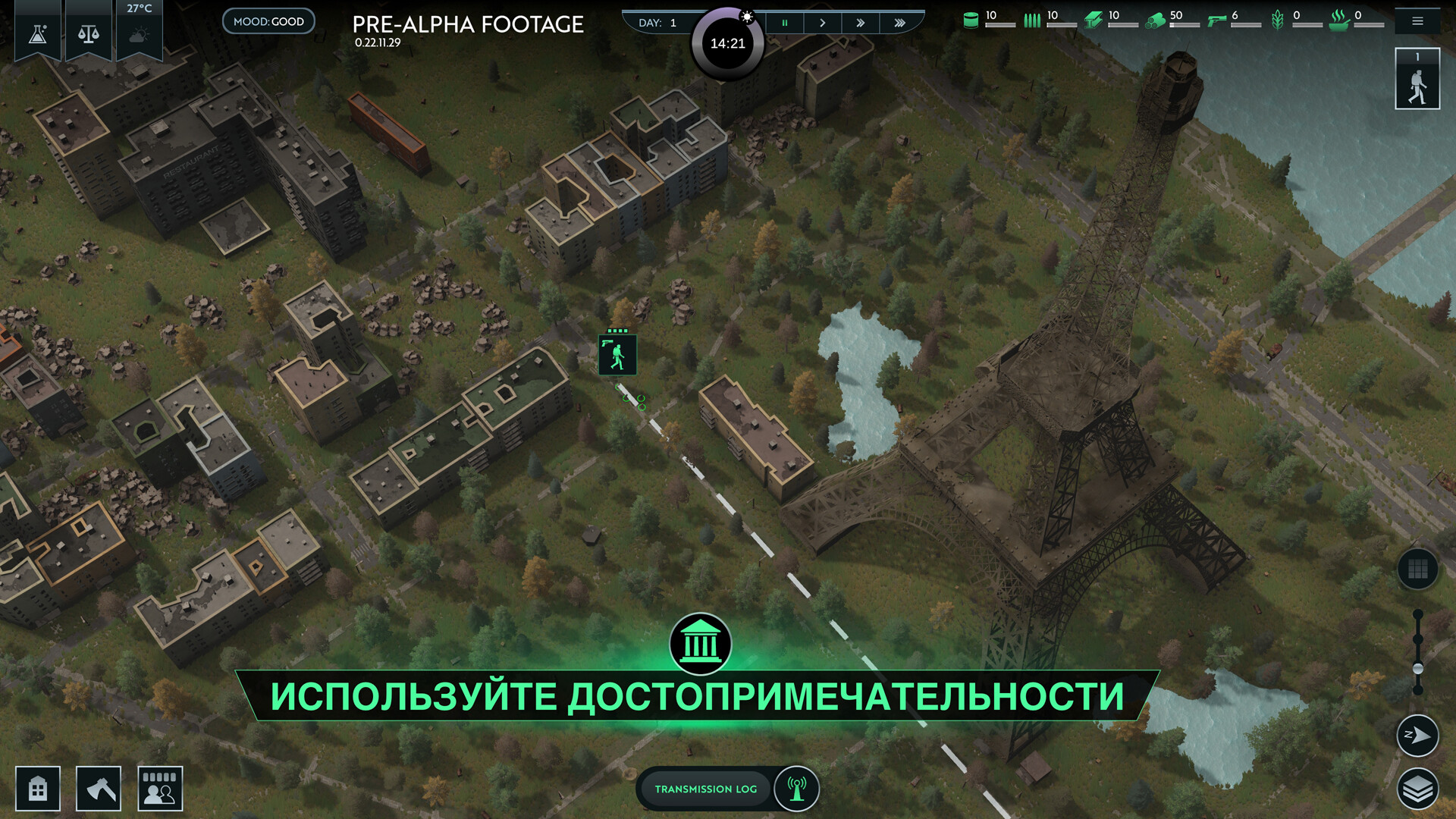Open the map layers button

coord(1417,789)
